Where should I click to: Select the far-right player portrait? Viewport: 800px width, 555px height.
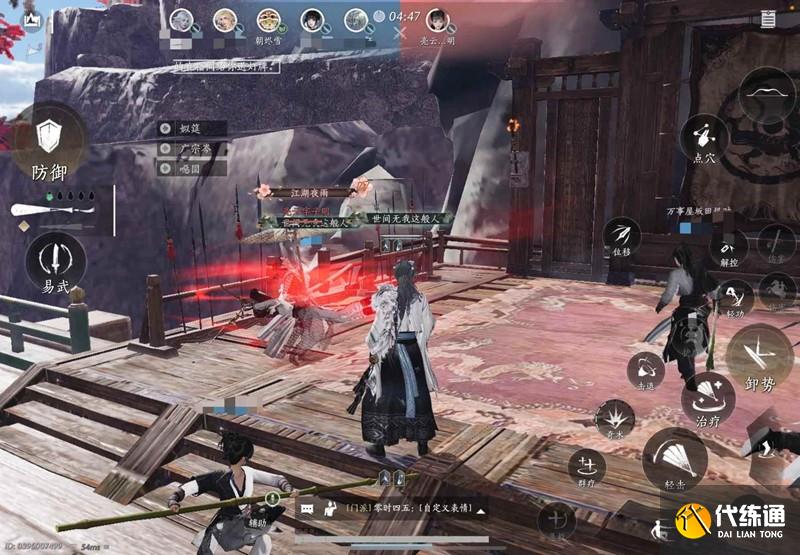tap(437, 19)
